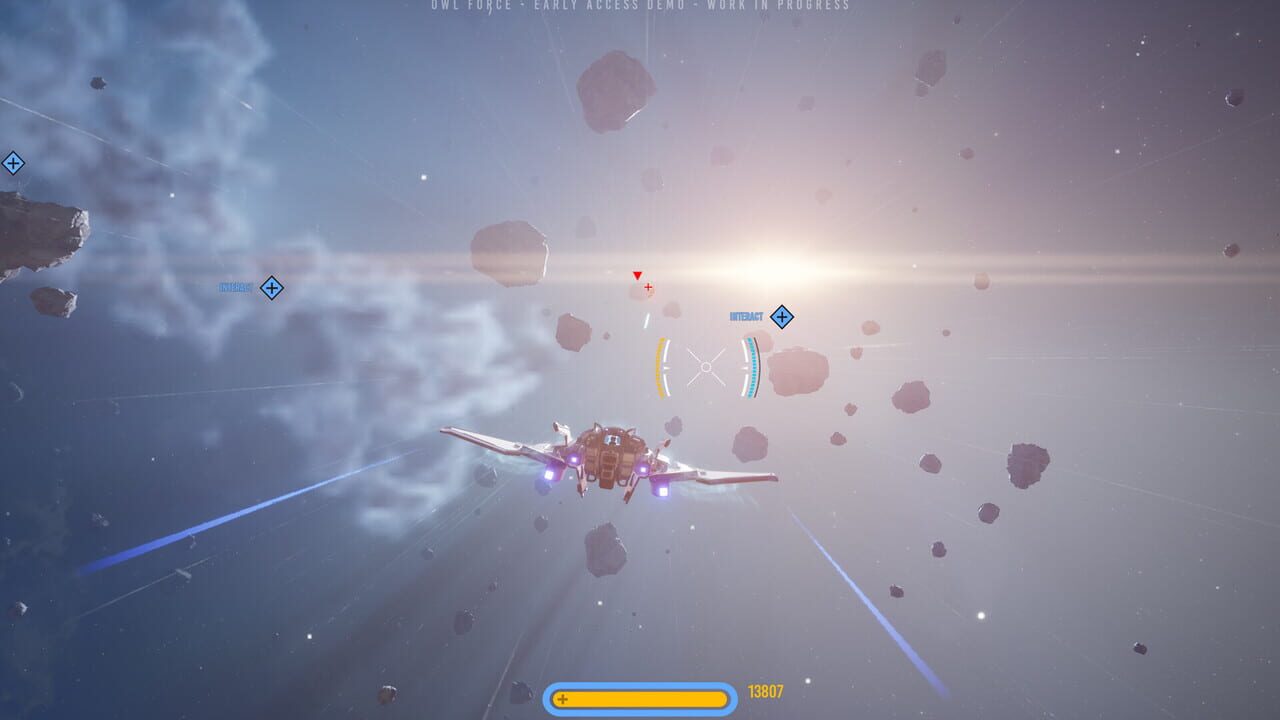
Task: Toggle the cyan right arc gauge of the reticle
Action: coord(751,367)
